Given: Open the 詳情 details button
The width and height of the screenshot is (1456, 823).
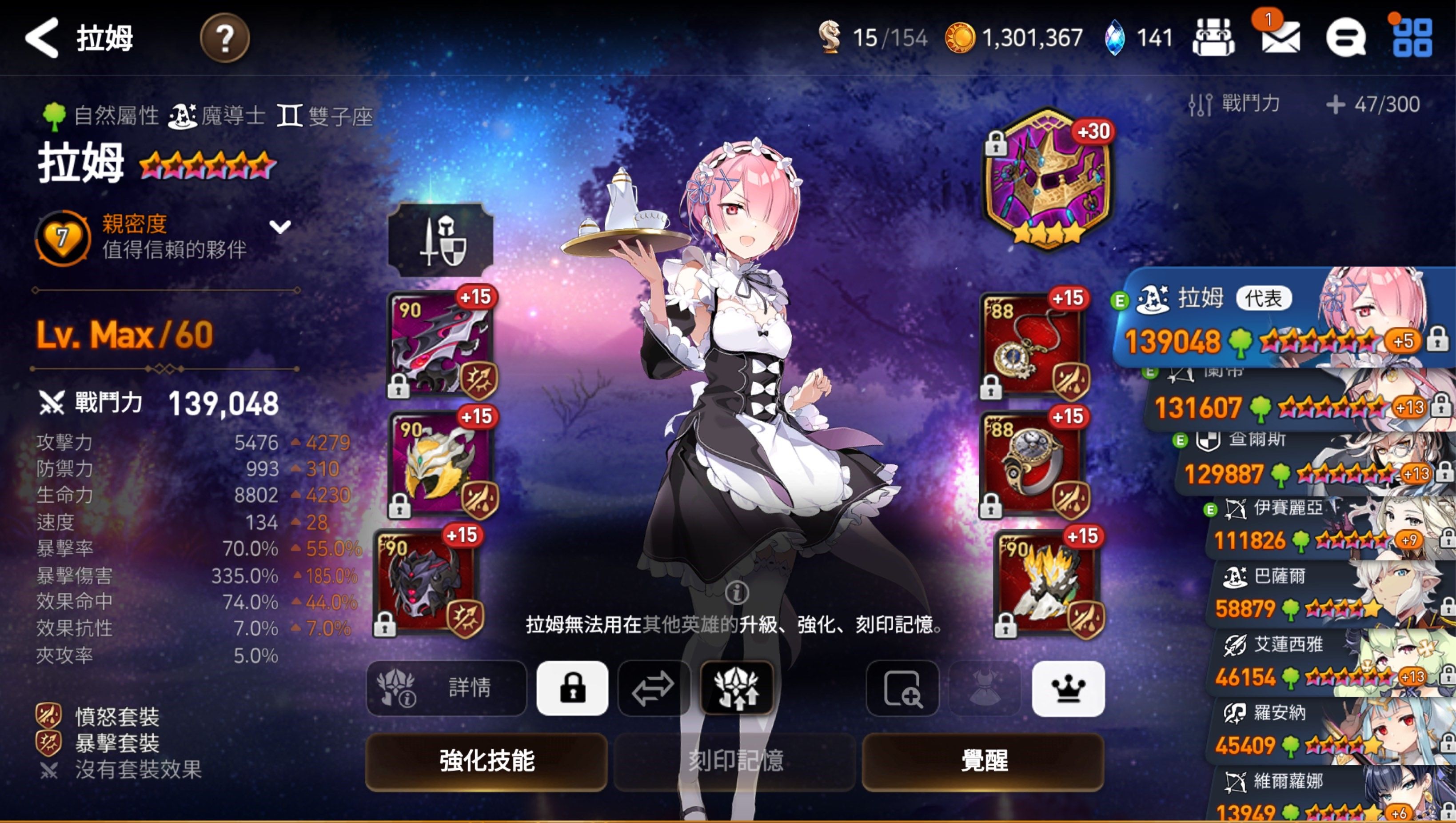Looking at the screenshot, I should click(x=447, y=688).
